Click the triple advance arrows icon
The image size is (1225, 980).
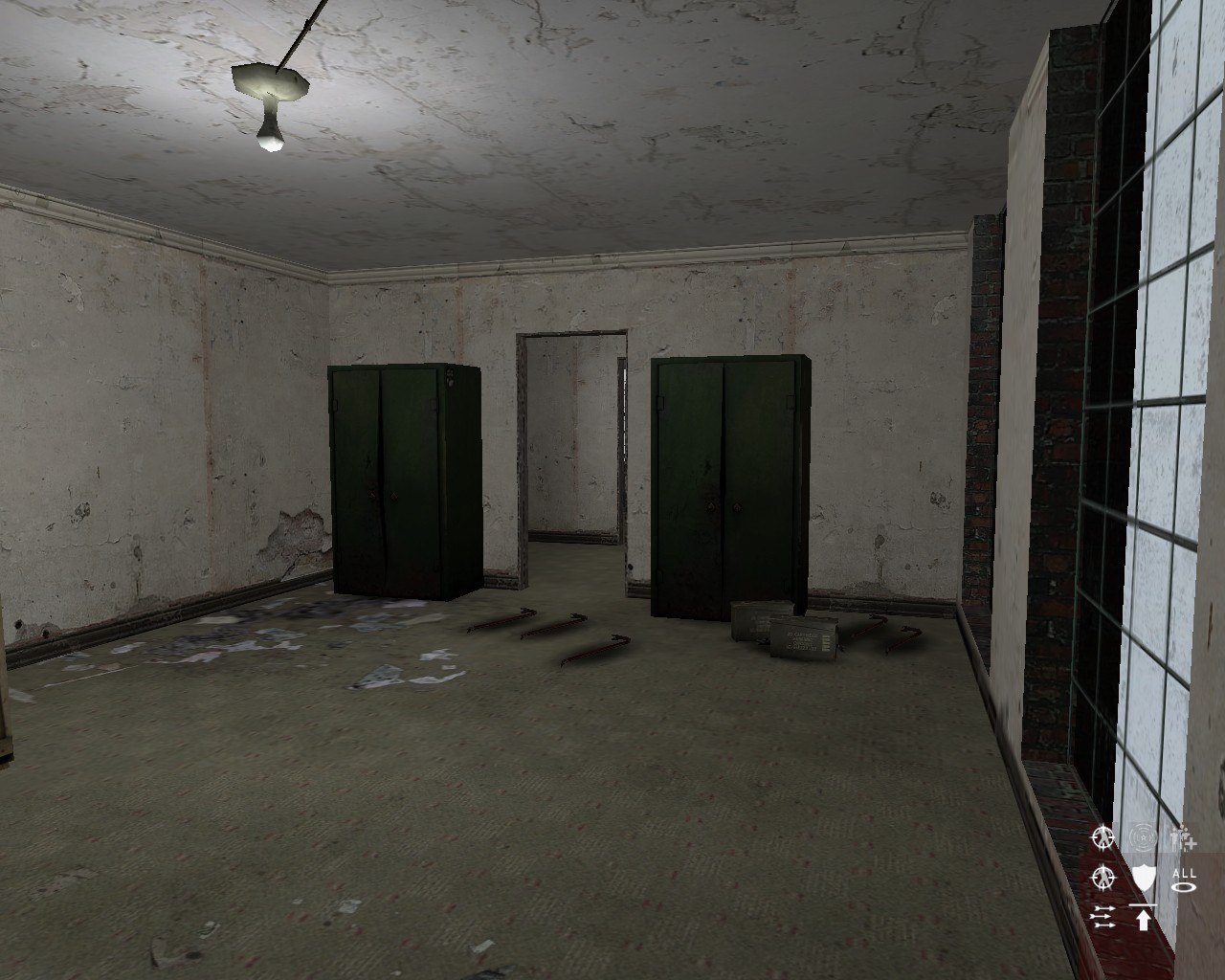[x=1103, y=917]
